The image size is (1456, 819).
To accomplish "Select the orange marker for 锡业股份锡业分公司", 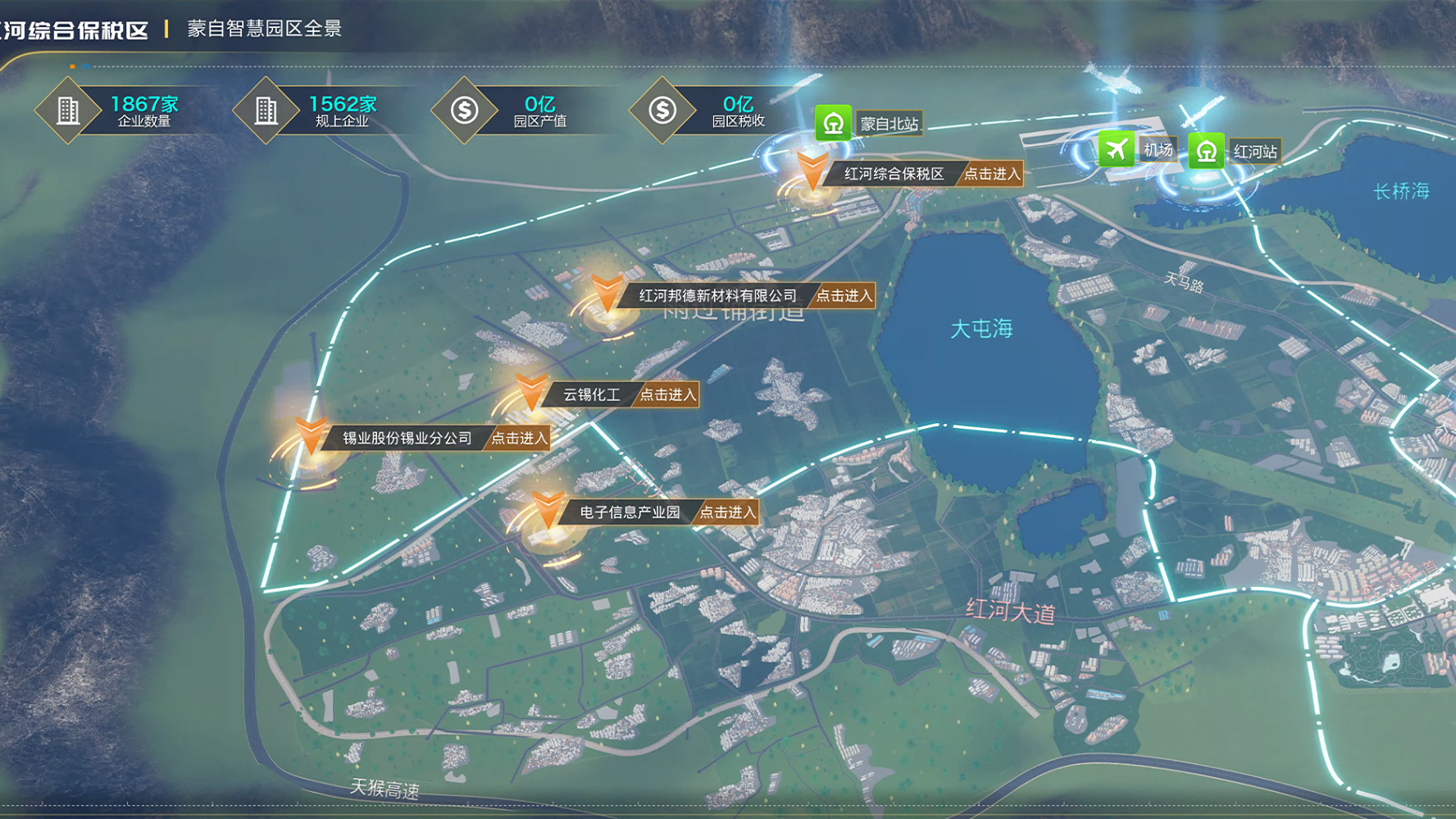I will pos(311,435).
